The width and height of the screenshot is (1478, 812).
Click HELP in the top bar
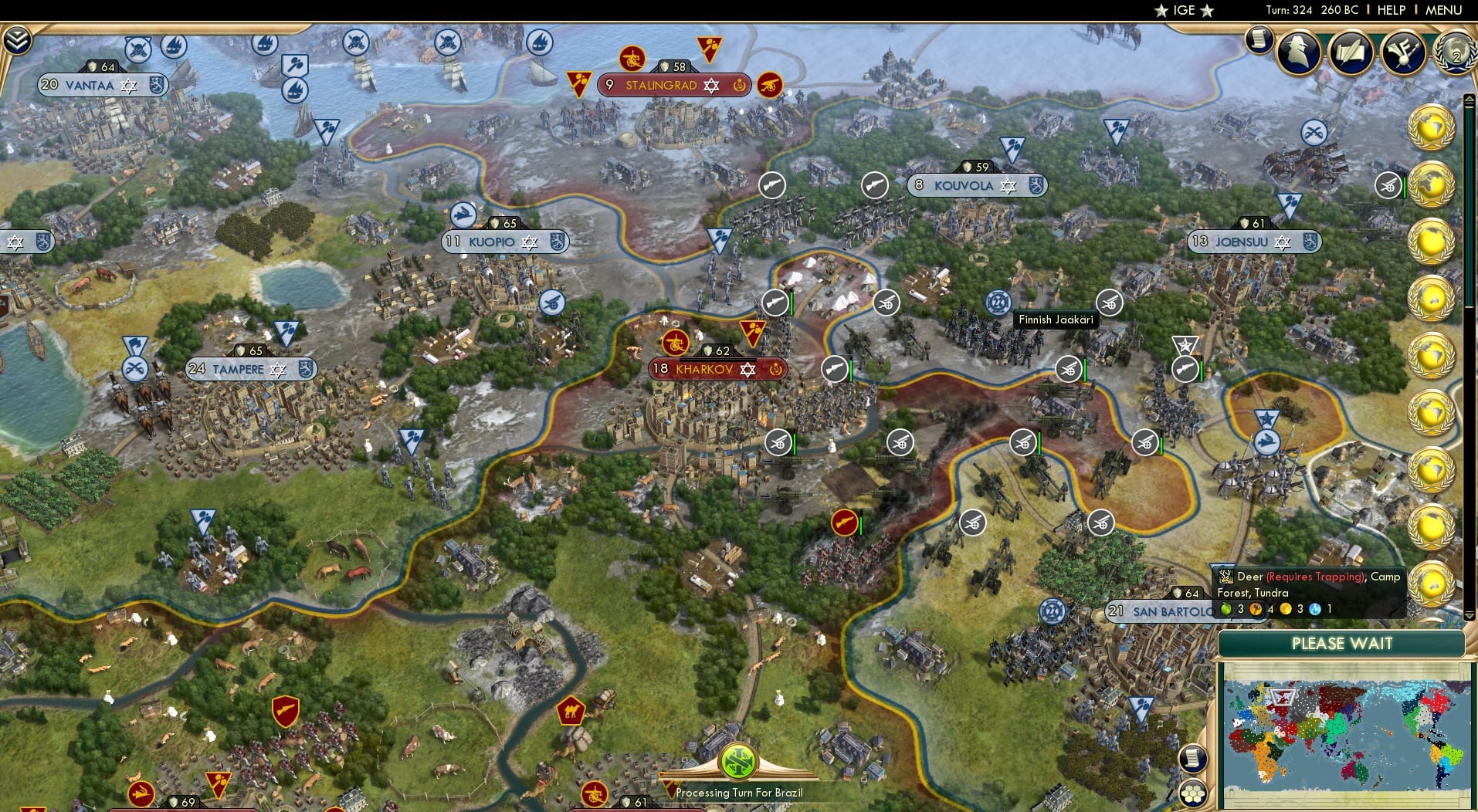coord(1392,10)
